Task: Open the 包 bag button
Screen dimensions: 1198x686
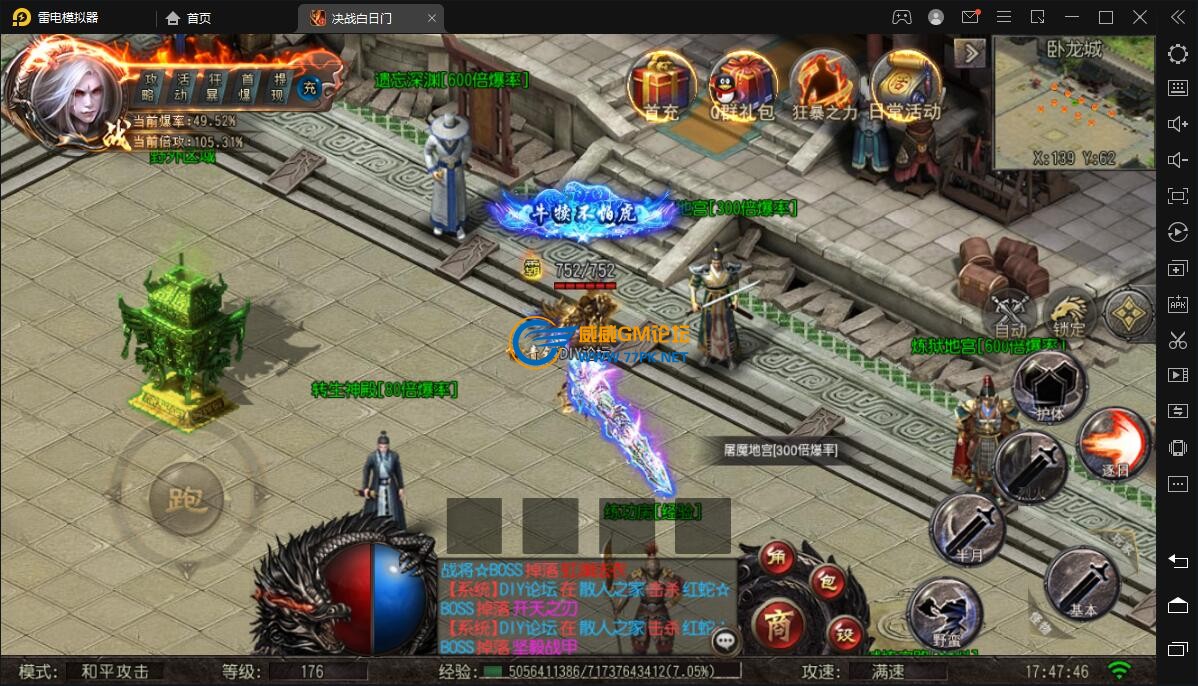Action: tap(827, 582)
